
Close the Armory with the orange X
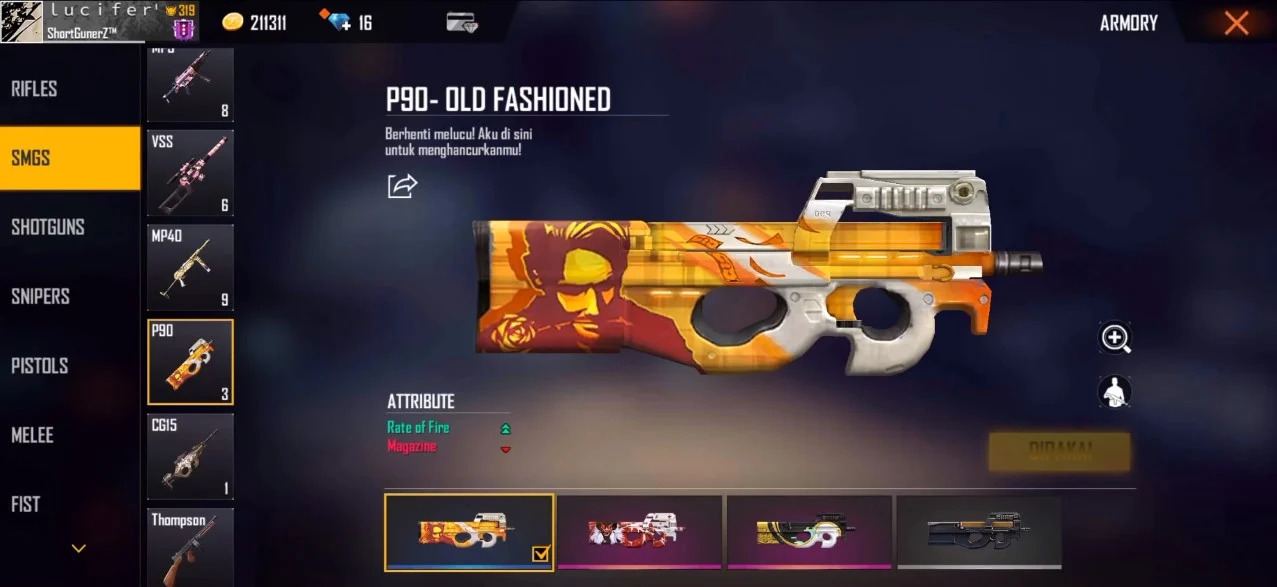click(x=1236, y=23)
